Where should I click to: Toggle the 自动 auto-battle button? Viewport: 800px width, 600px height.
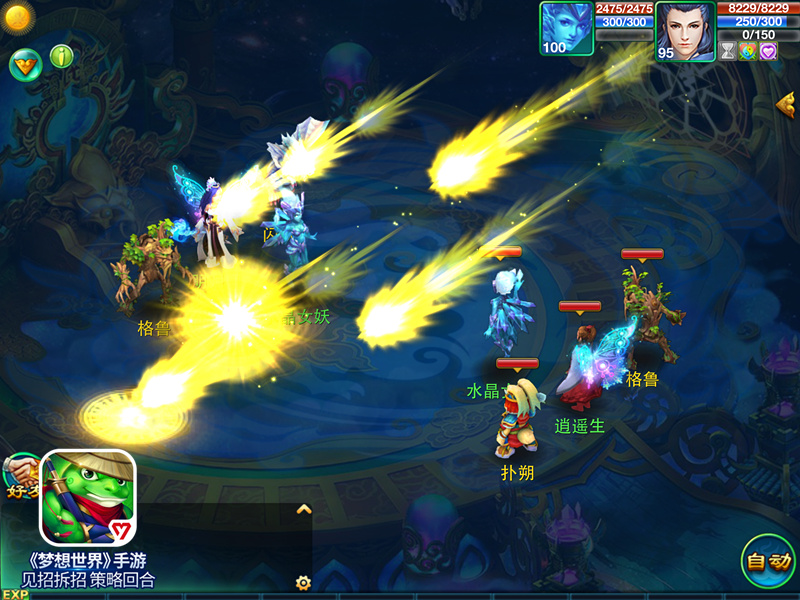tap(767, 561)
